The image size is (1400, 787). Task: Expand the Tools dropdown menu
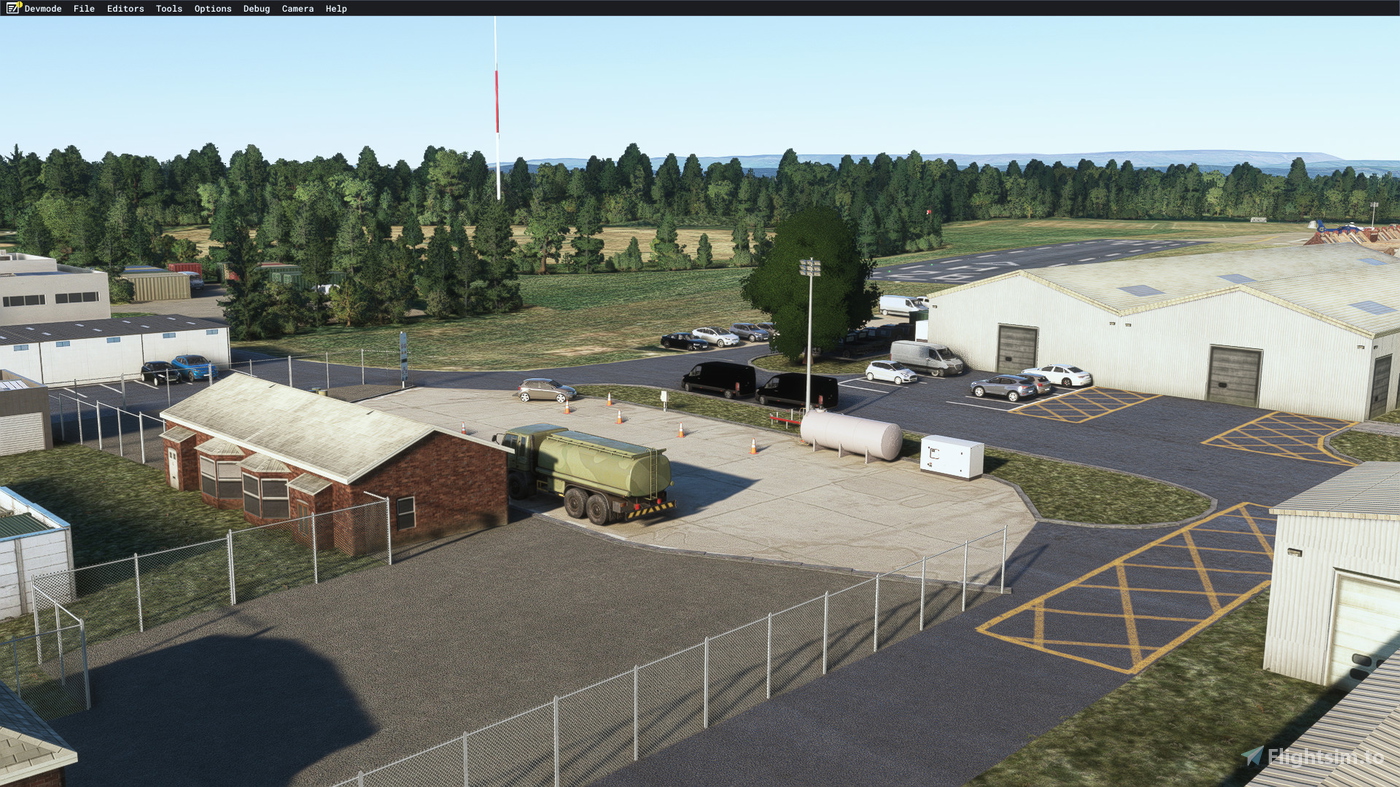pos(168,7)
